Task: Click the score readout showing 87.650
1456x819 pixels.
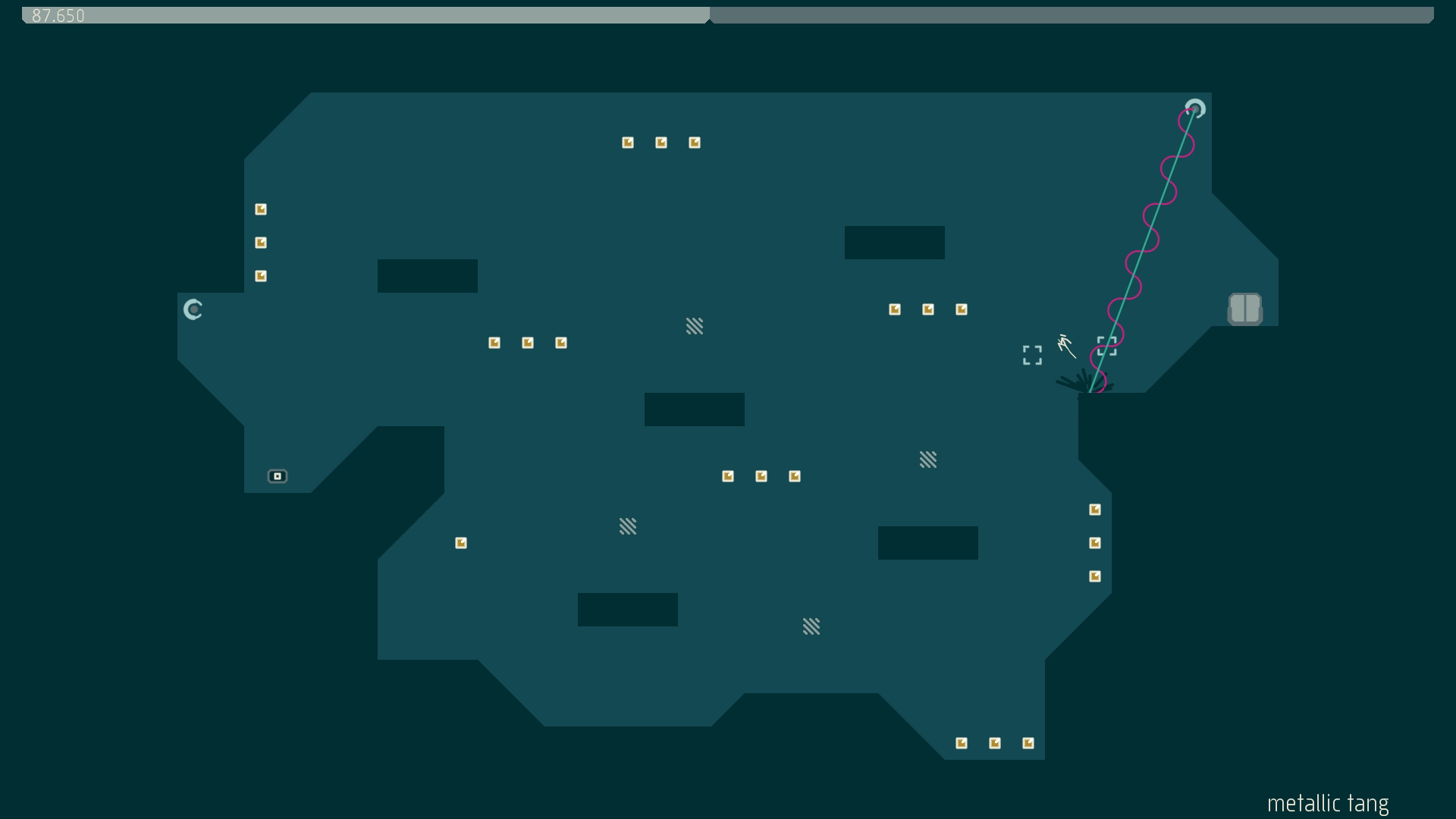Action: pyautogui.click(x=57, y=15)
